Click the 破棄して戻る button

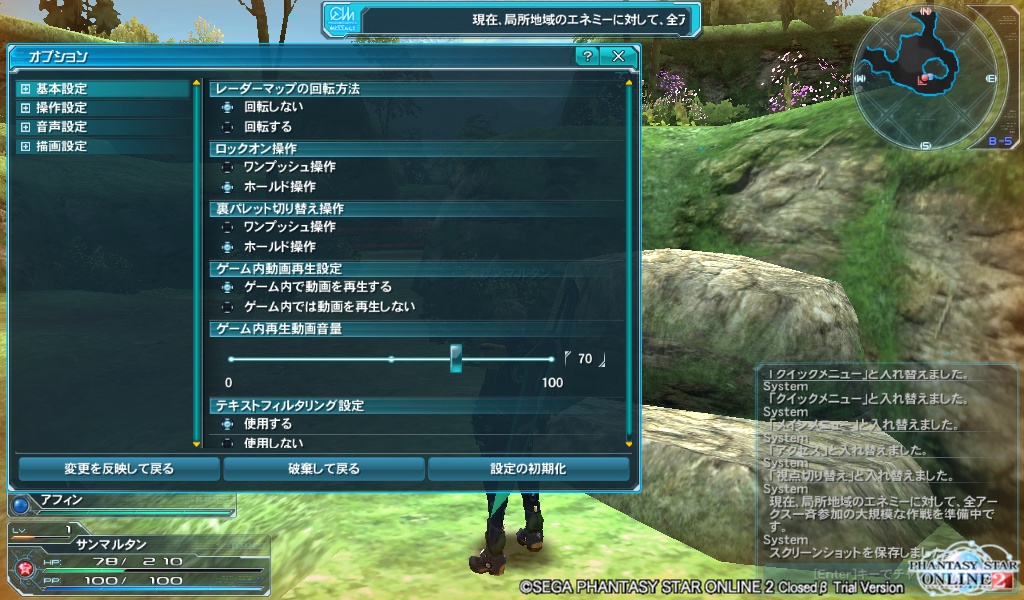click(323, 468)
